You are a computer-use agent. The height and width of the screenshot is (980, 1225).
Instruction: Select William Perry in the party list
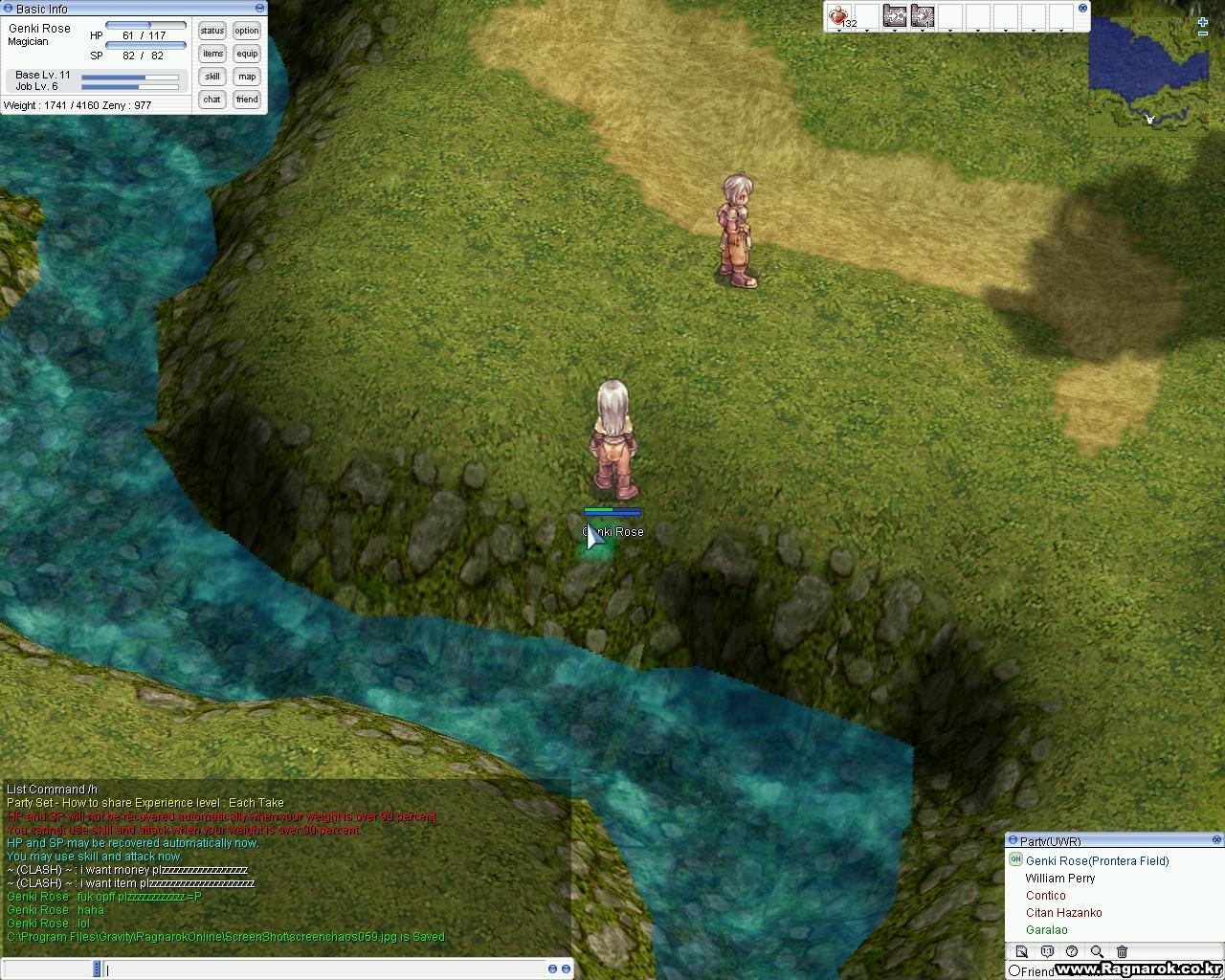1059,879
